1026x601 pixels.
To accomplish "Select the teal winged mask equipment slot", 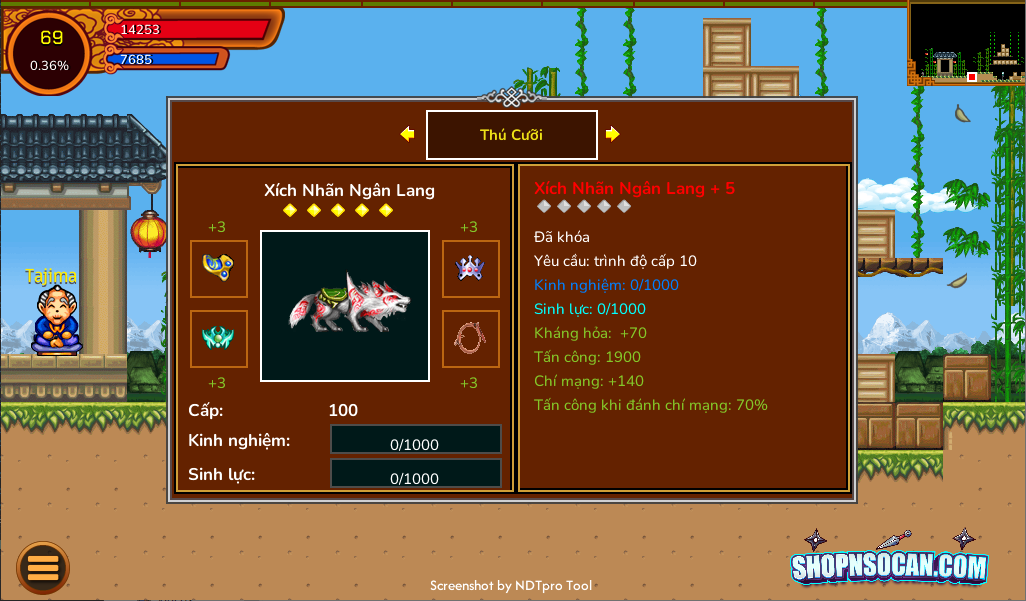I will click(219, 338).
